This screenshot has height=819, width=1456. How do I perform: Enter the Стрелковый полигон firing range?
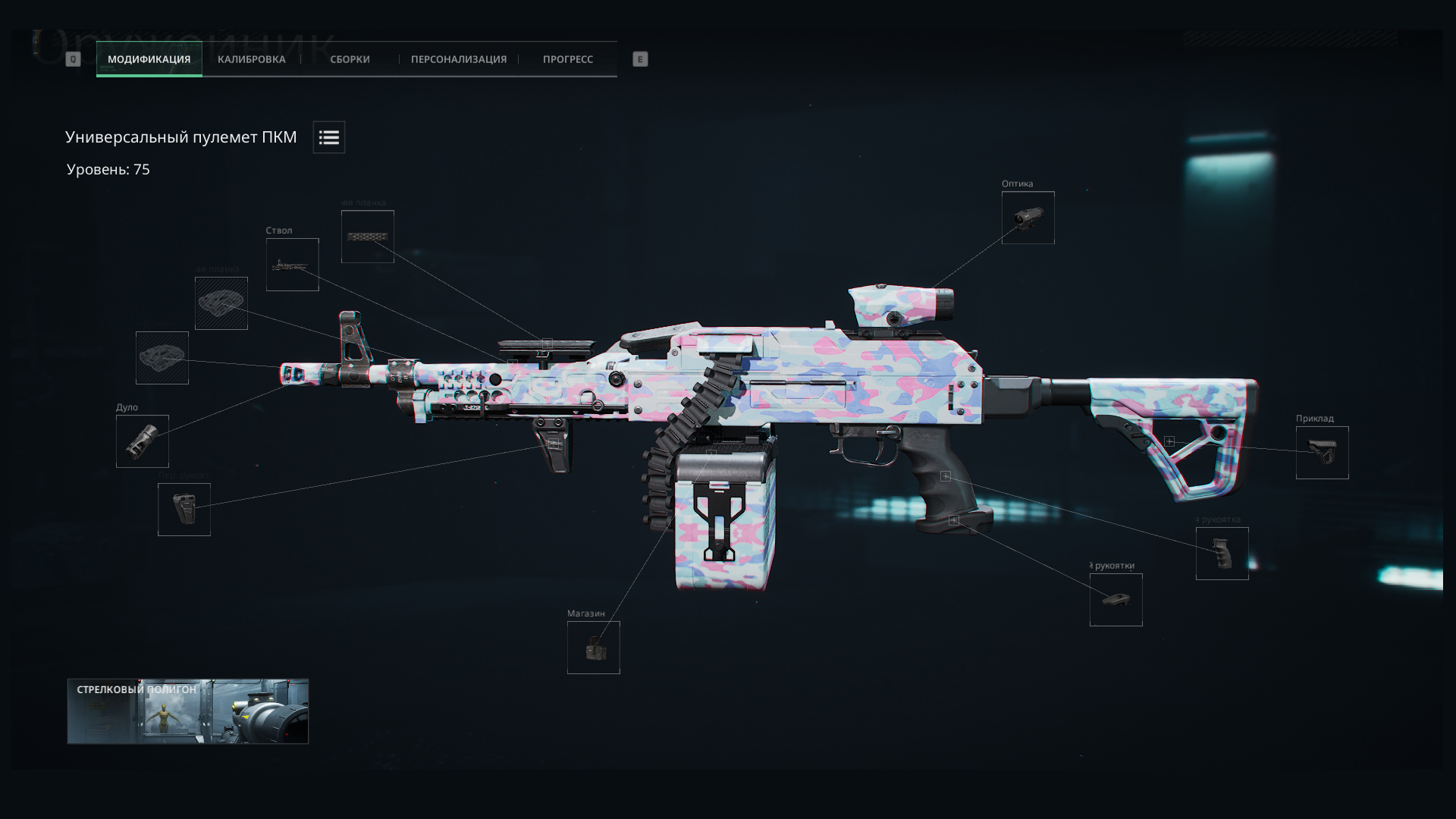point(187,711)
